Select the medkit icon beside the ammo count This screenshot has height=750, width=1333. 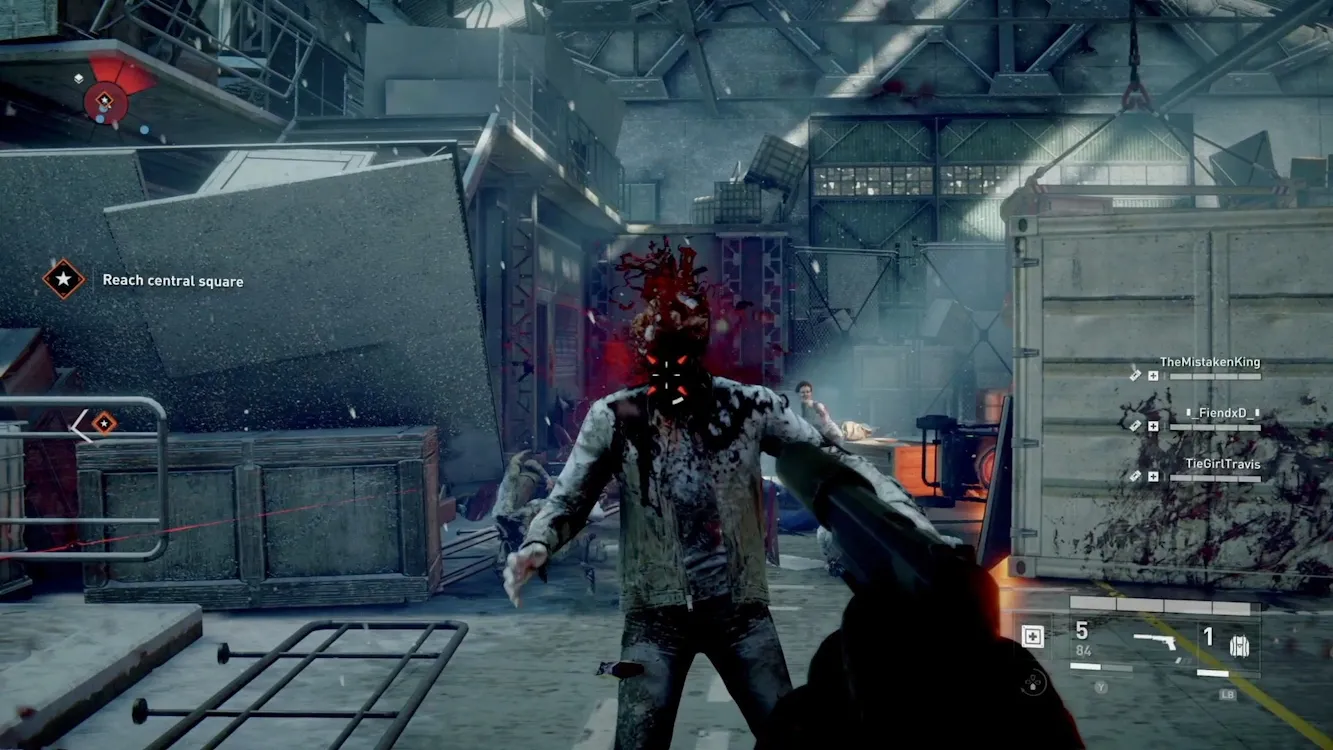click(x=1033, y=637)
